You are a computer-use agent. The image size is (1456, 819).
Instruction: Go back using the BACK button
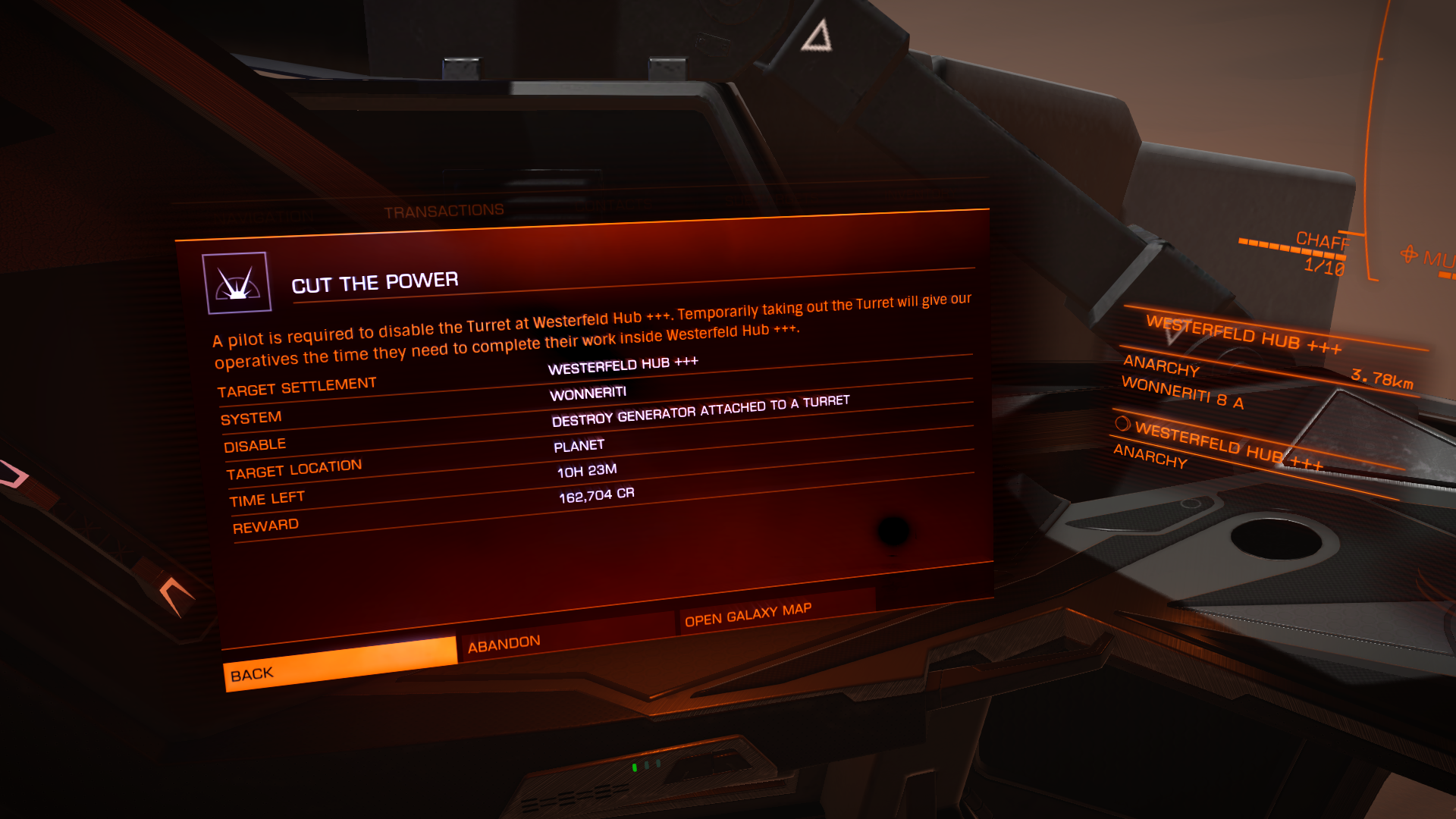coord(340,664)
